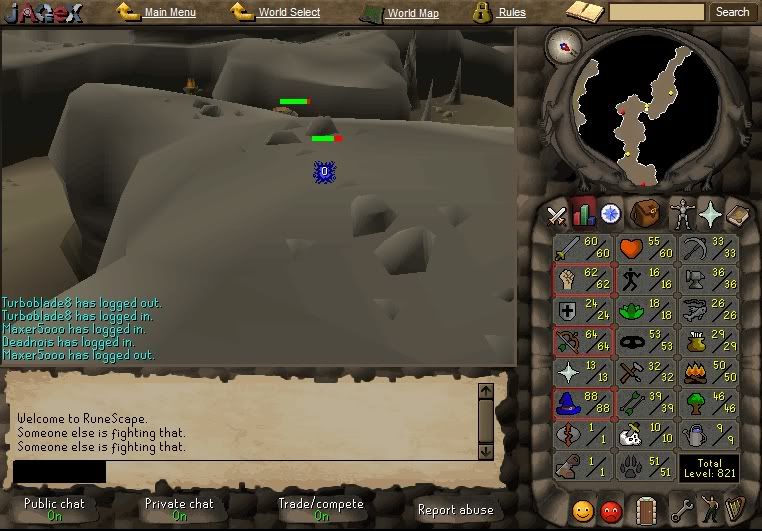Open the spellbook tab
The image size is (762, 531).
(737, 214)
